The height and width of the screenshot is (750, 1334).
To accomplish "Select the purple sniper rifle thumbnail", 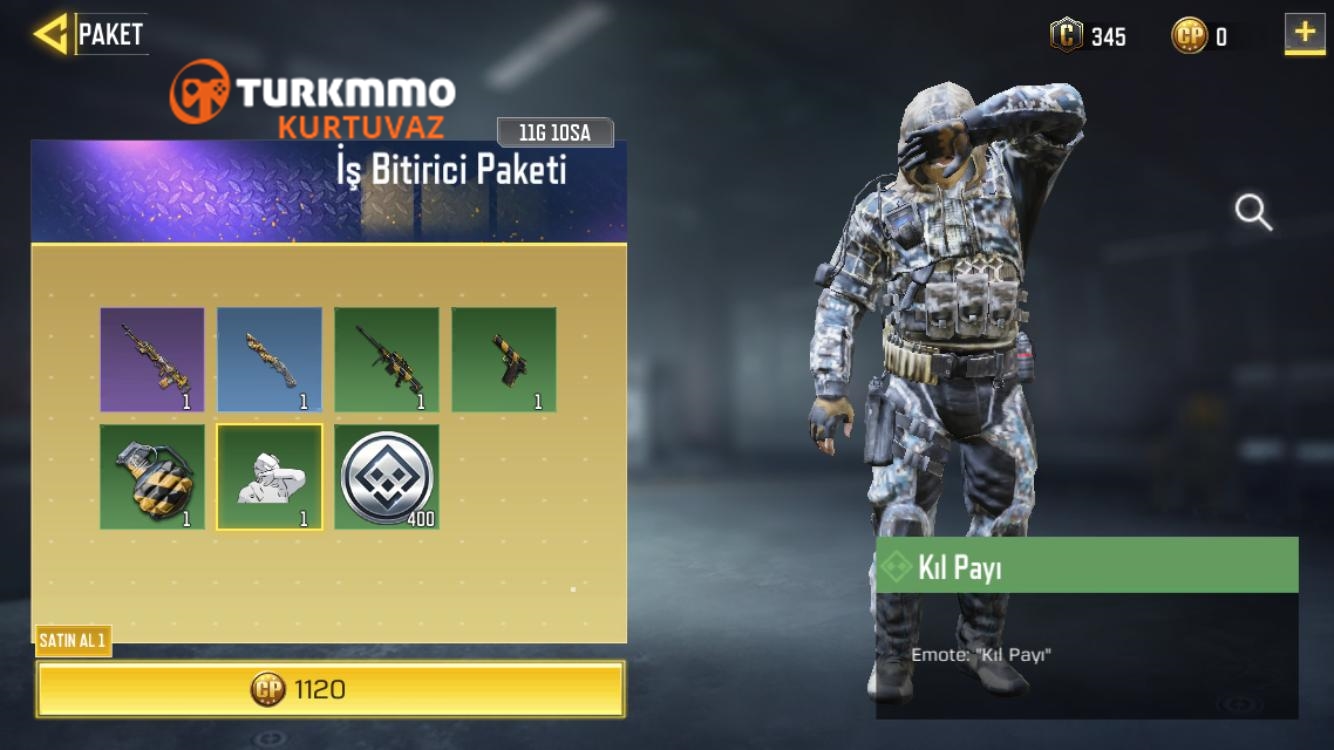I will pyautogui.click(x=152, y=360).
